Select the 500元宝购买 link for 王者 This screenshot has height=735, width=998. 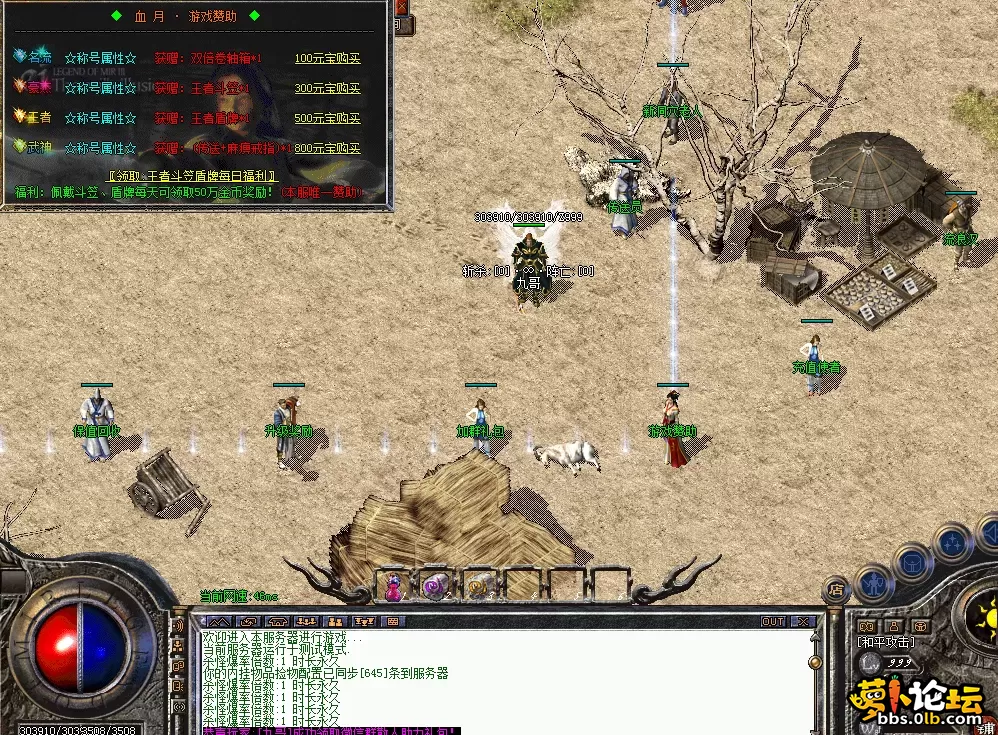(327, 118)
